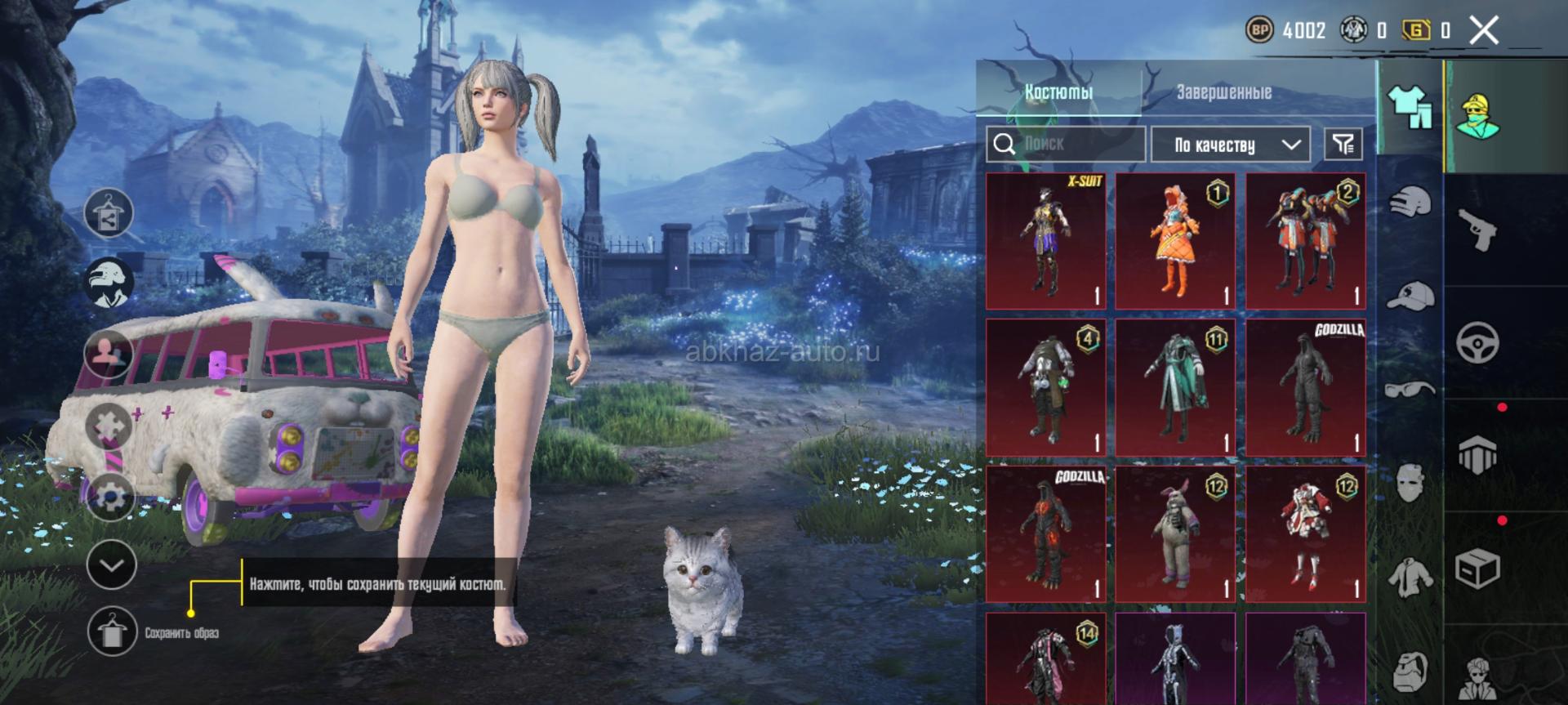Open the Завершенные tab
1568x705 pixels.
(x=1223, y=92)
